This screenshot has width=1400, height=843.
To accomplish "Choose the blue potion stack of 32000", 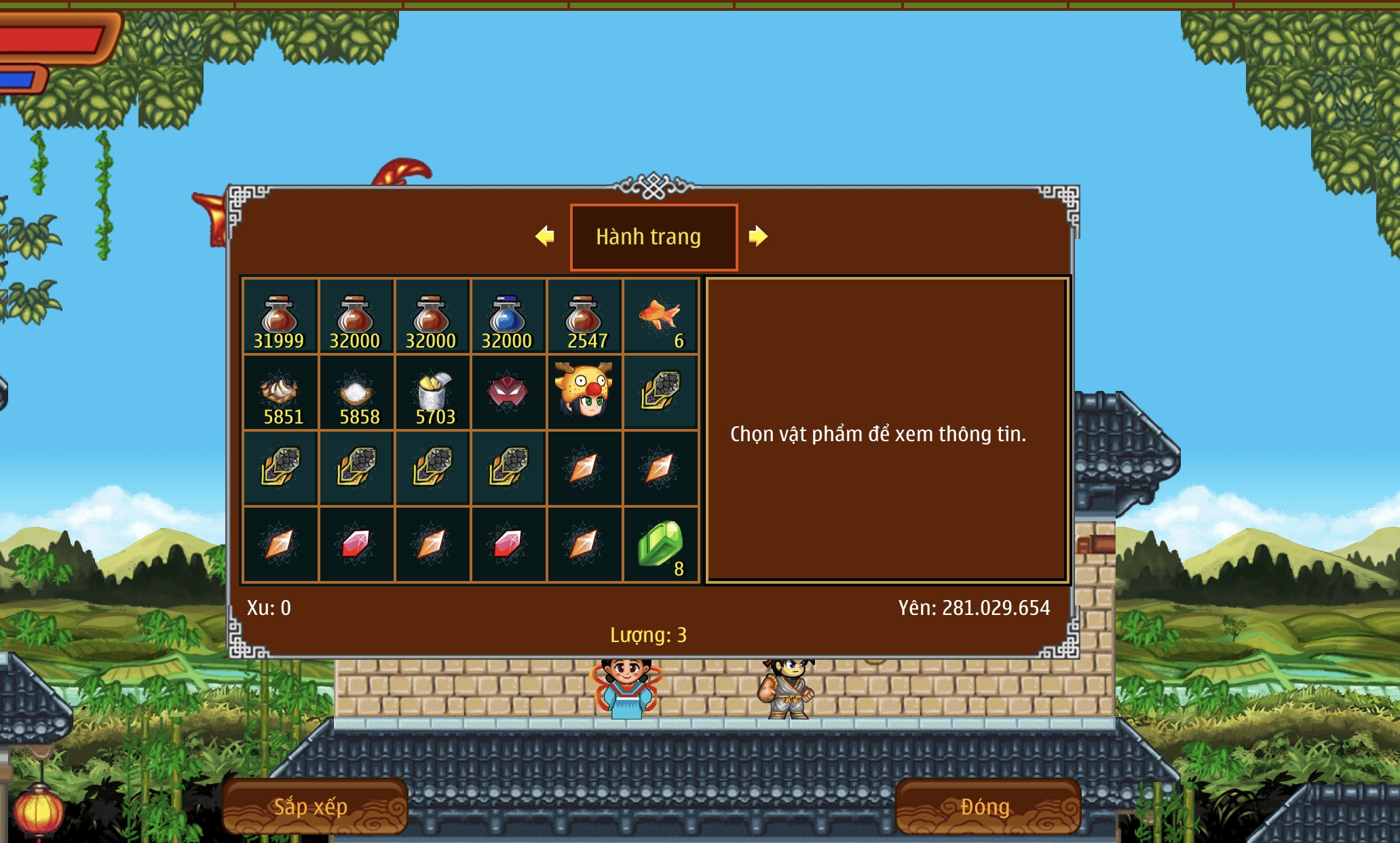I will coord(508,316).
